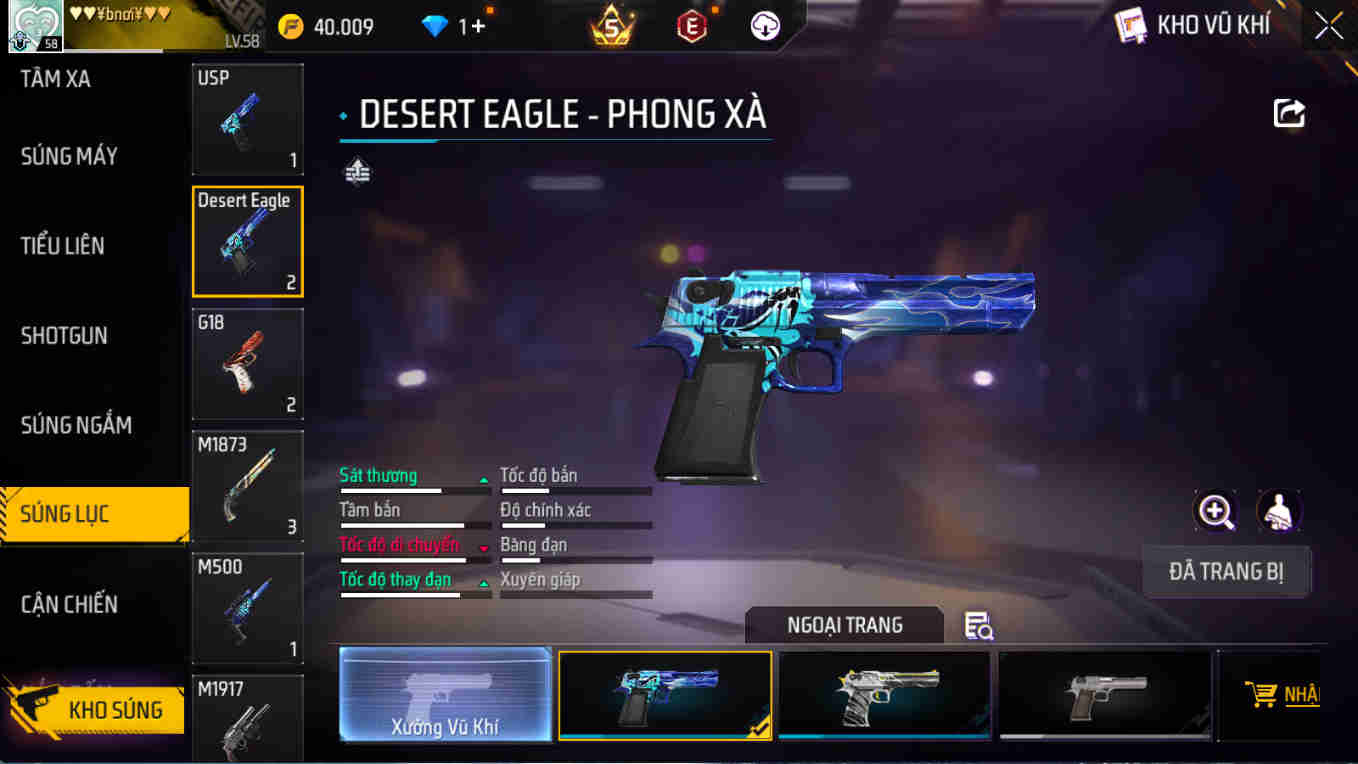Image resolution: width=1358 pixels, height=764 pixels.
Task: Select the USP pistol in the weapon list
Action: (247, 119)
